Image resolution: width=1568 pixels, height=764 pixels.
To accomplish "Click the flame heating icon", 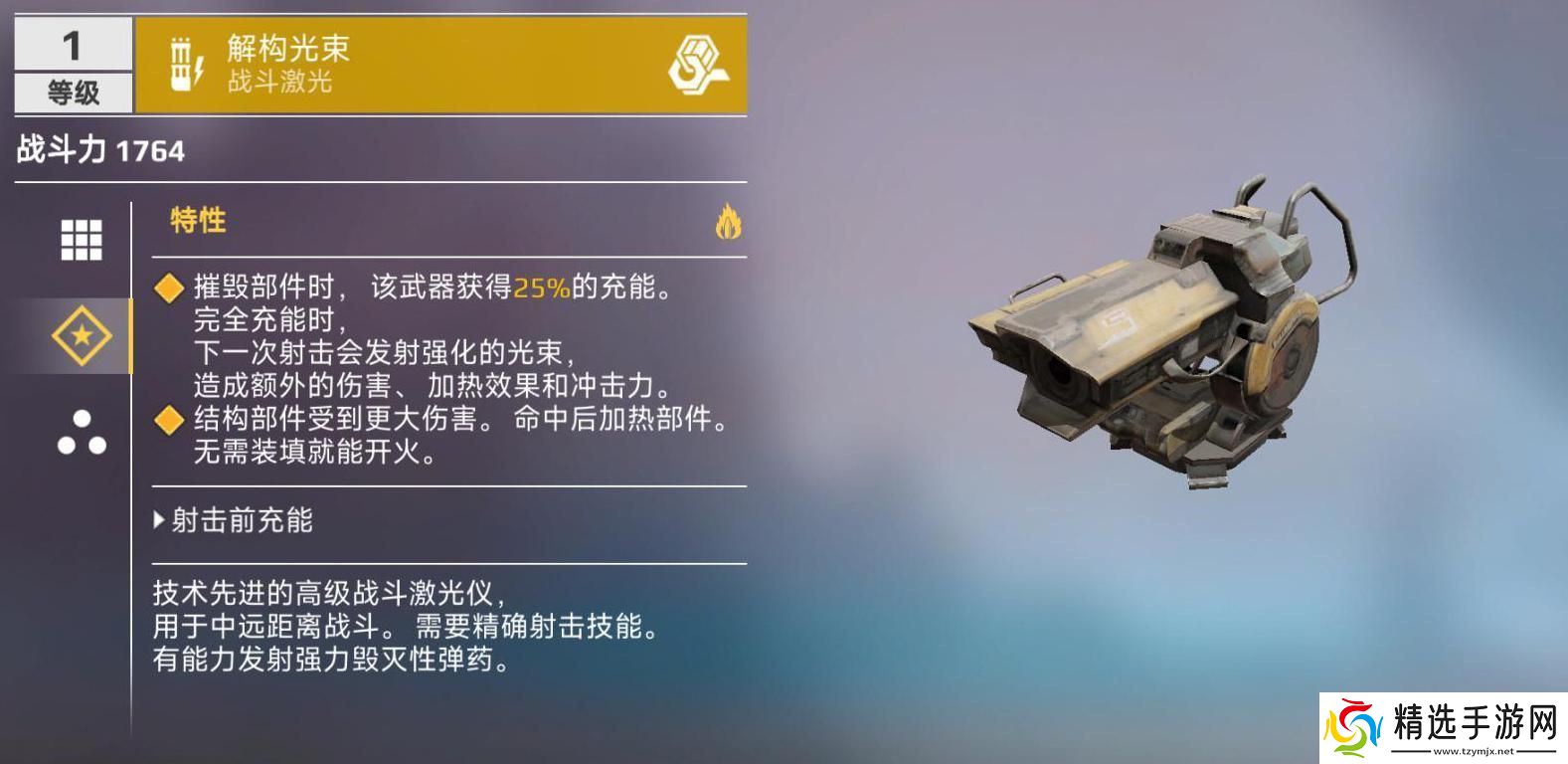I will [x=728, y=222].
